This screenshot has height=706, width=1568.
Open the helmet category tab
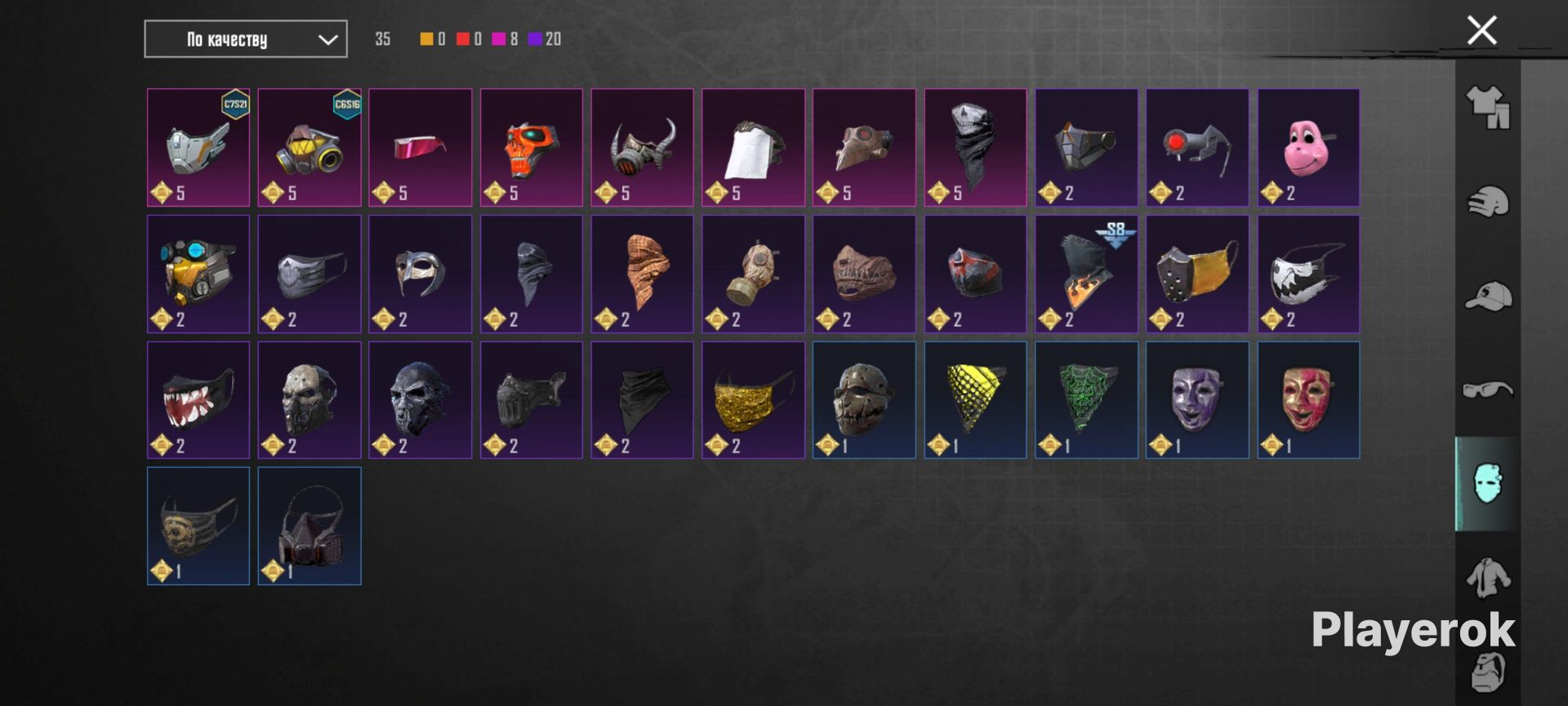point(1488,202)
